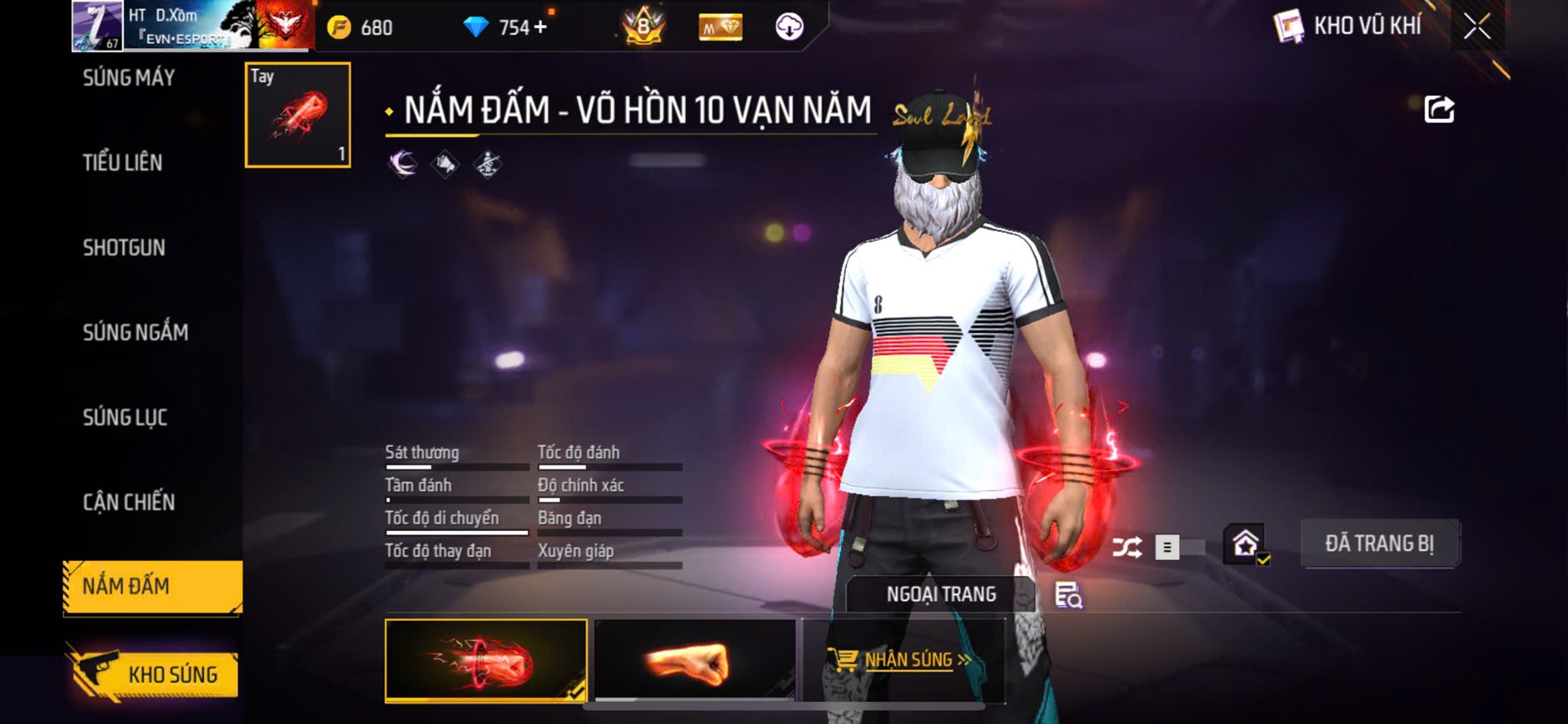
Task: Select the Tay fist weapon slot
Action: tap(297, 115)
